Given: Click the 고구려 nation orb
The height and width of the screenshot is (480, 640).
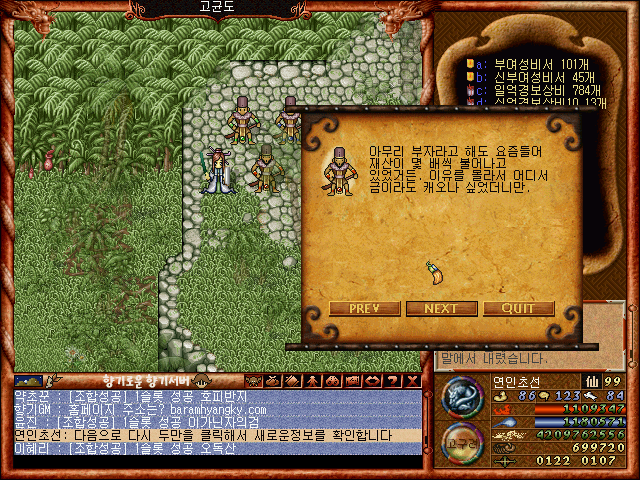Looking at the screenshot, I should coord(463,440).
